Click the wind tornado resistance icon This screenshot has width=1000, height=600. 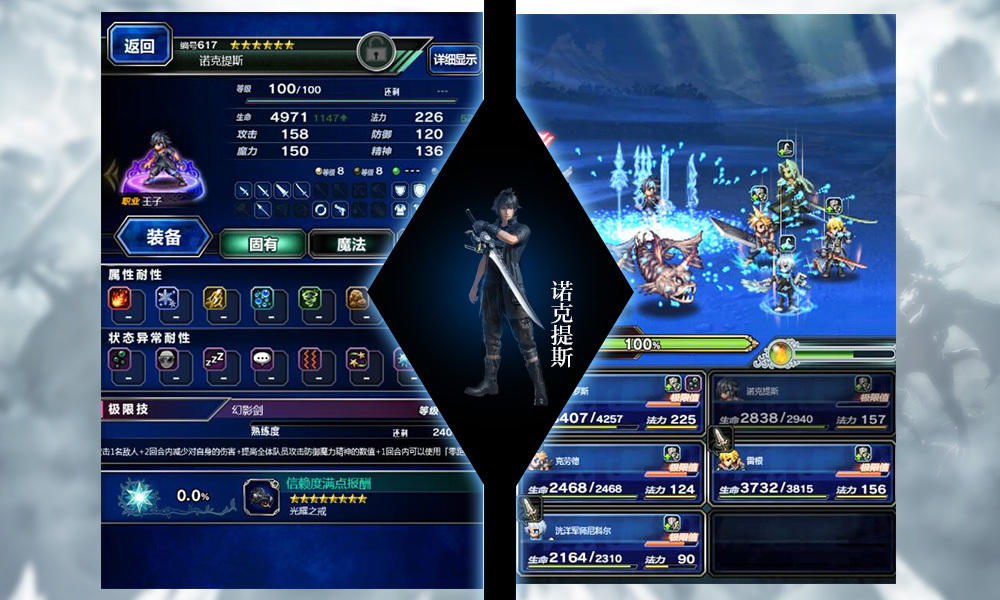(x=310, y=300)
